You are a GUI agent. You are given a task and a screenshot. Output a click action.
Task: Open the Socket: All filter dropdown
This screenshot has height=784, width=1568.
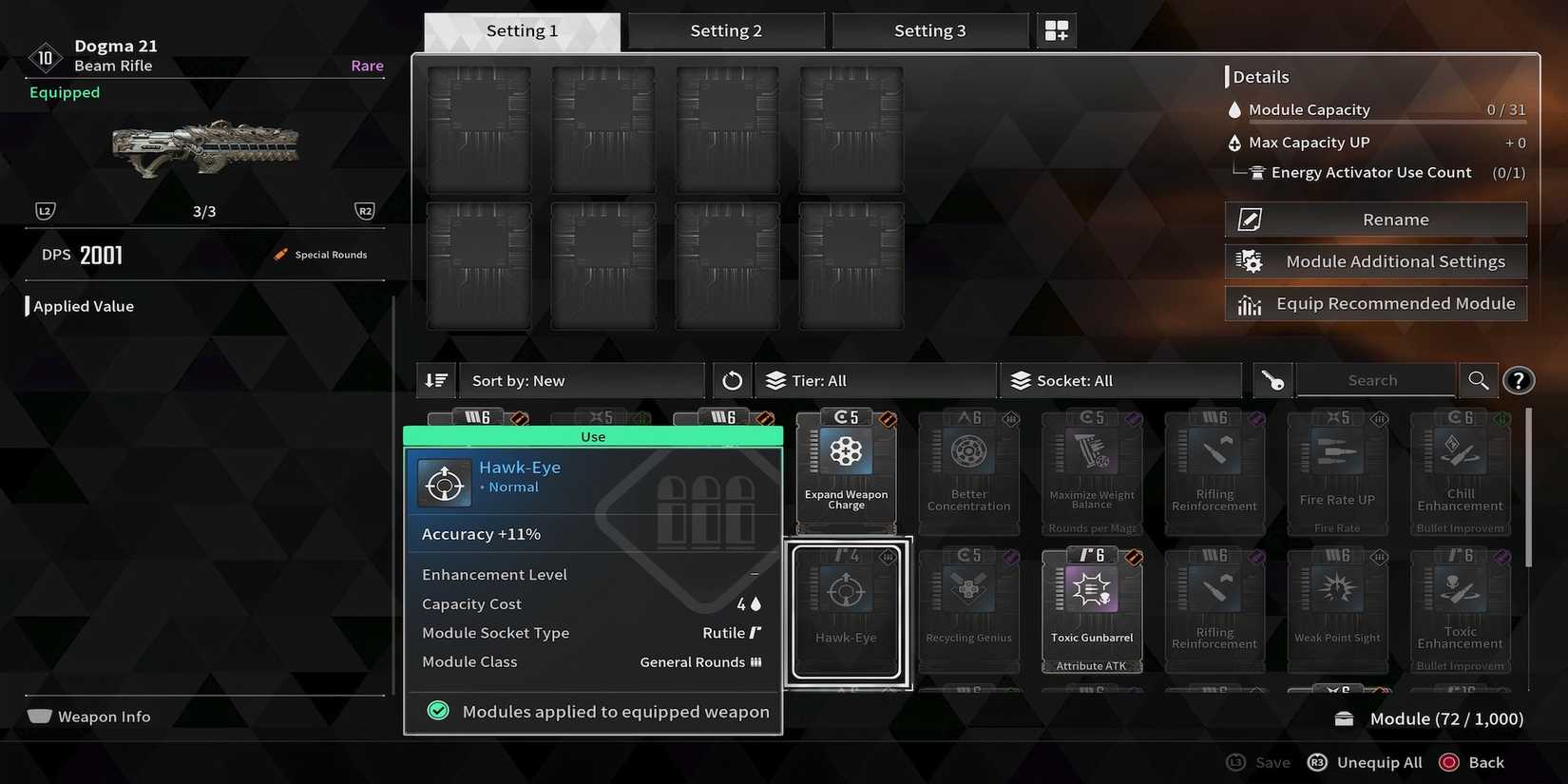pyautogui.click(x=1121, y=379)
